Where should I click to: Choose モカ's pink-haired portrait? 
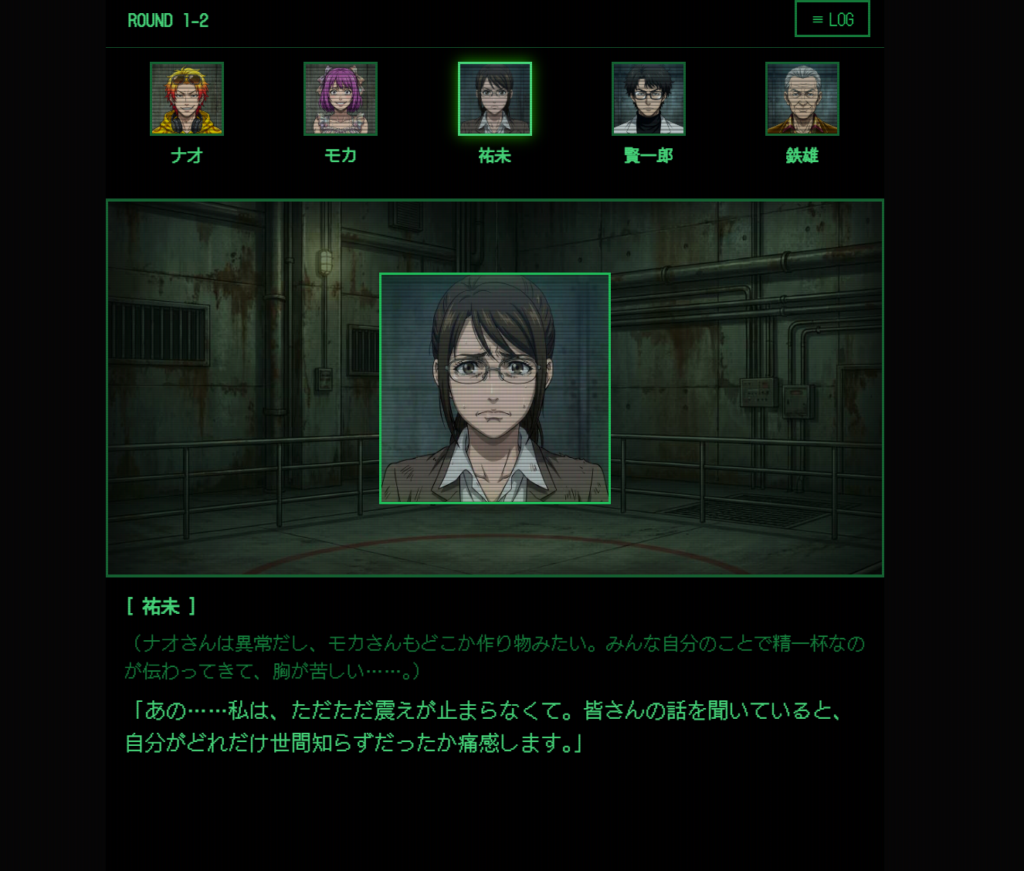click(340, 99)
